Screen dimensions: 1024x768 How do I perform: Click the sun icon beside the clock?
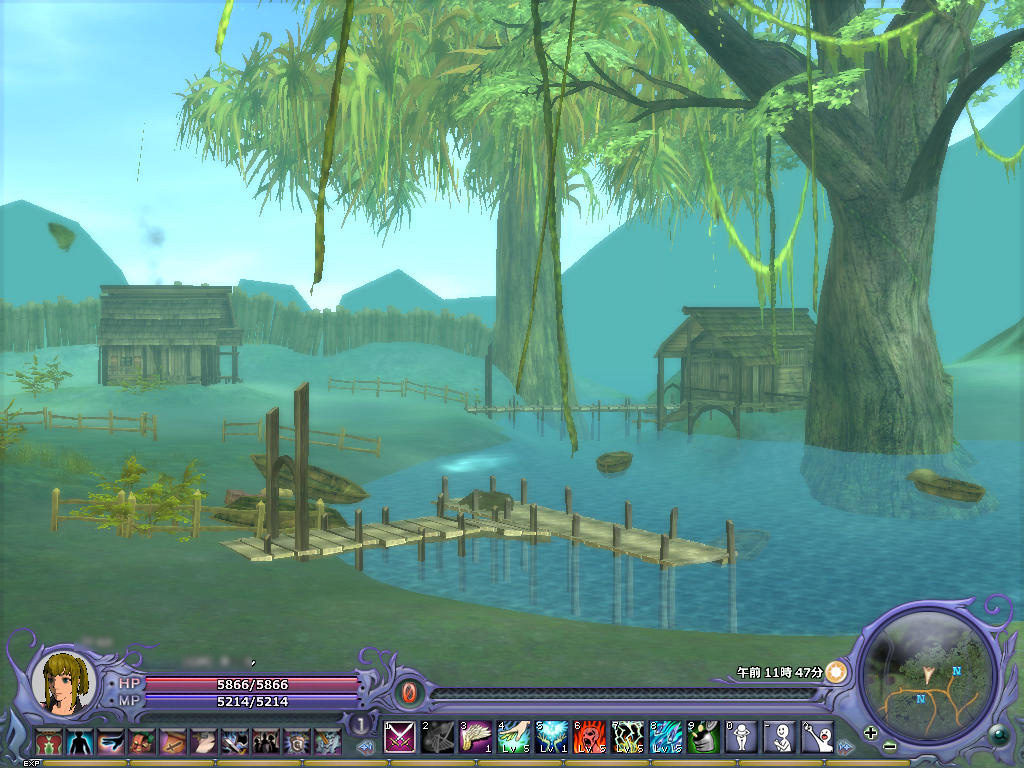pyautogui.click(x=836, y=672)
